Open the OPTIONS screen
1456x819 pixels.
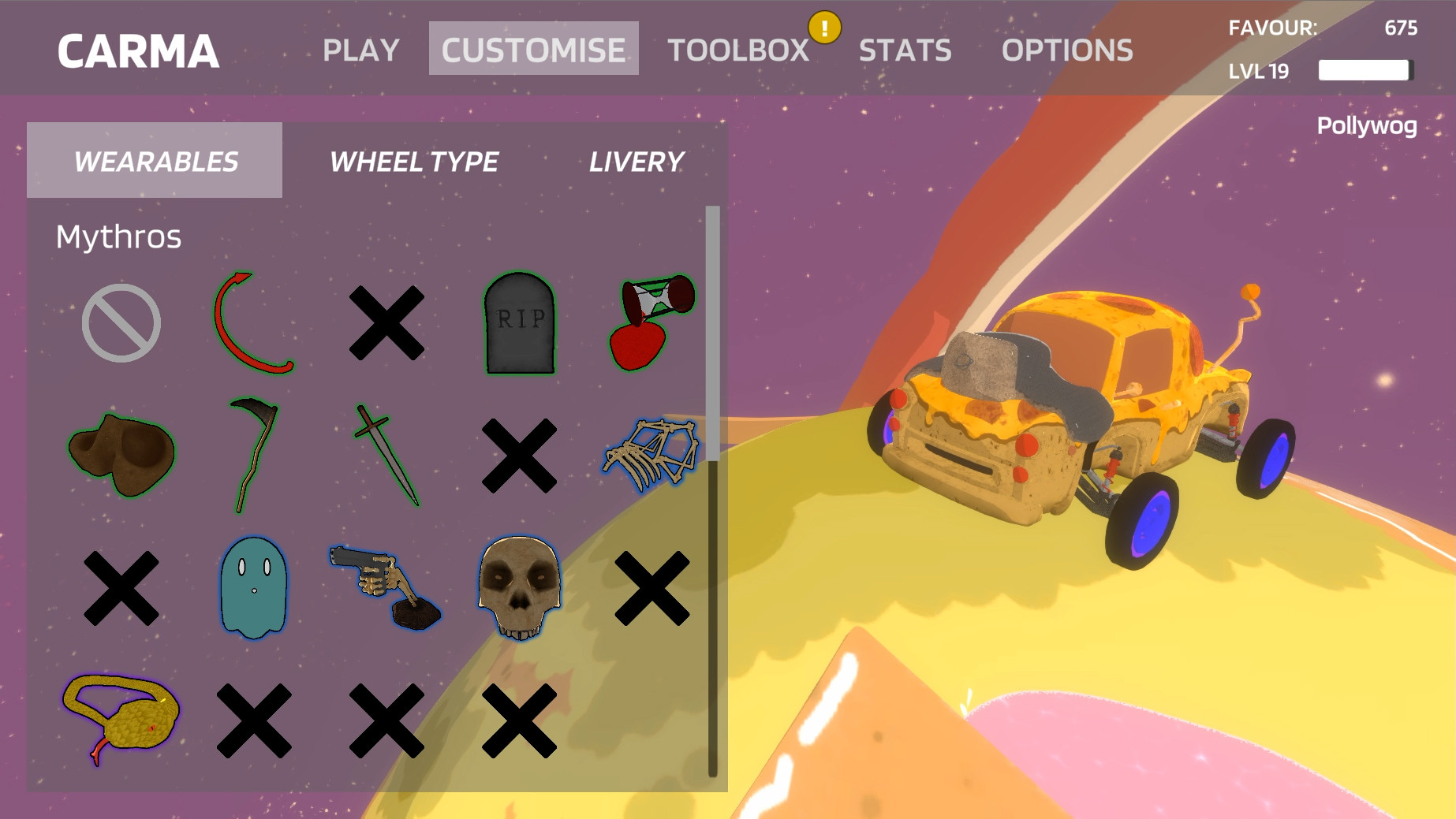tap(1067, 50)
